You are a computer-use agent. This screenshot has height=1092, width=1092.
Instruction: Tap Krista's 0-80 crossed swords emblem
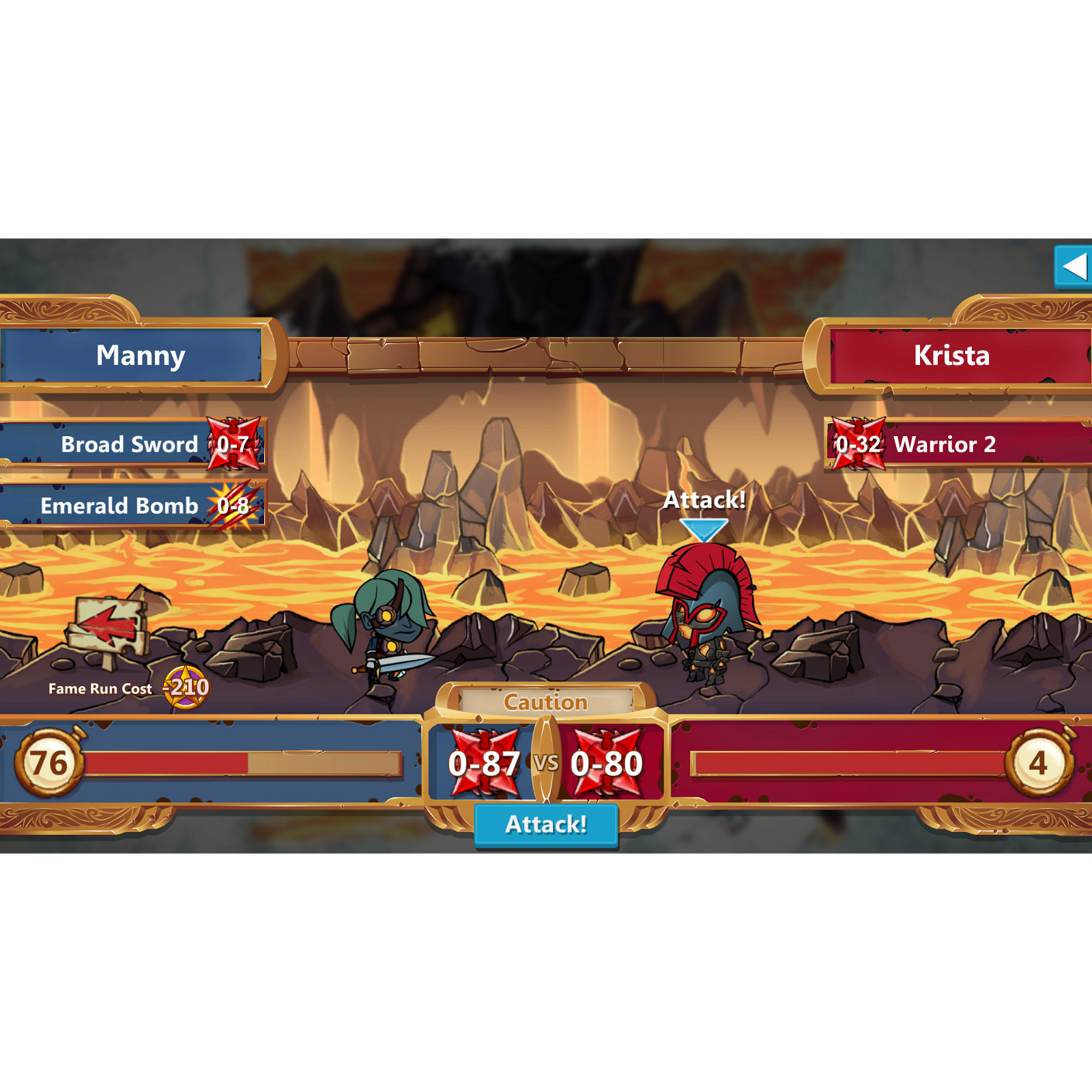coord(606,763)
